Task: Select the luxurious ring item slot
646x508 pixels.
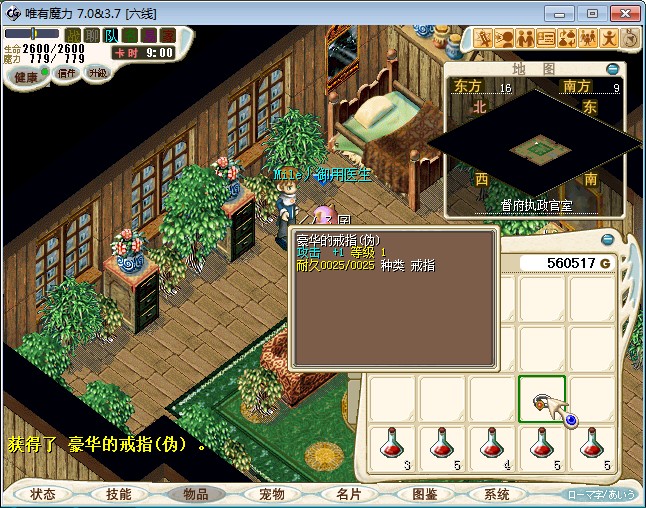Action: tap(542, 400)
